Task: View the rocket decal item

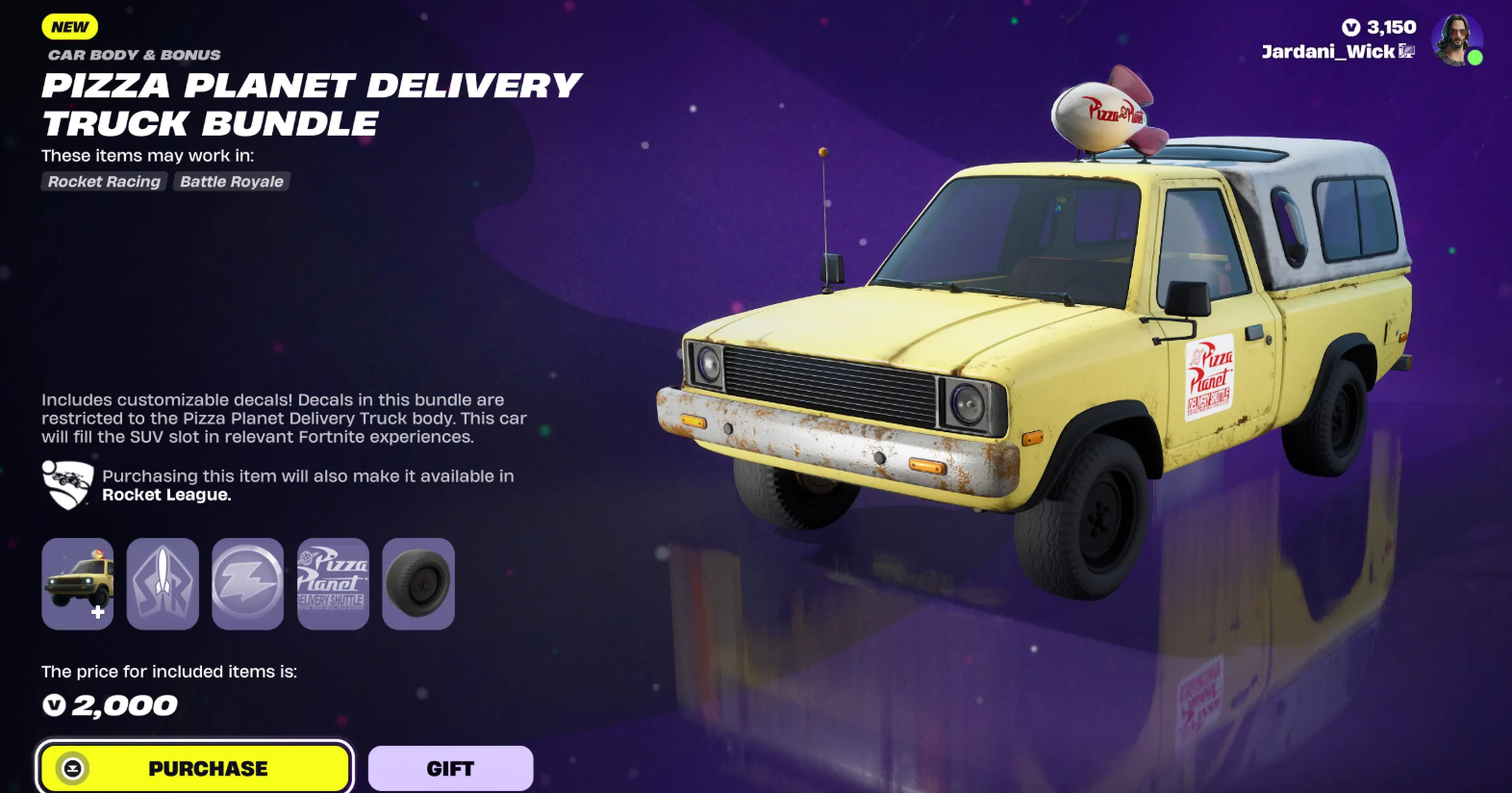Action: point(163,583)
